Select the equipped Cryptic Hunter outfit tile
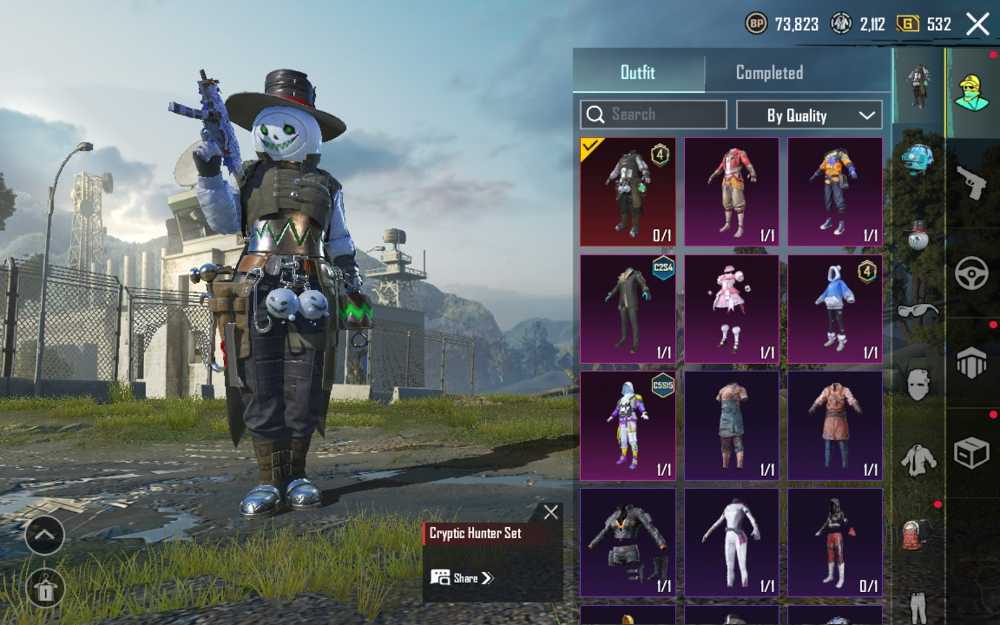 click(x=628, y=191)
